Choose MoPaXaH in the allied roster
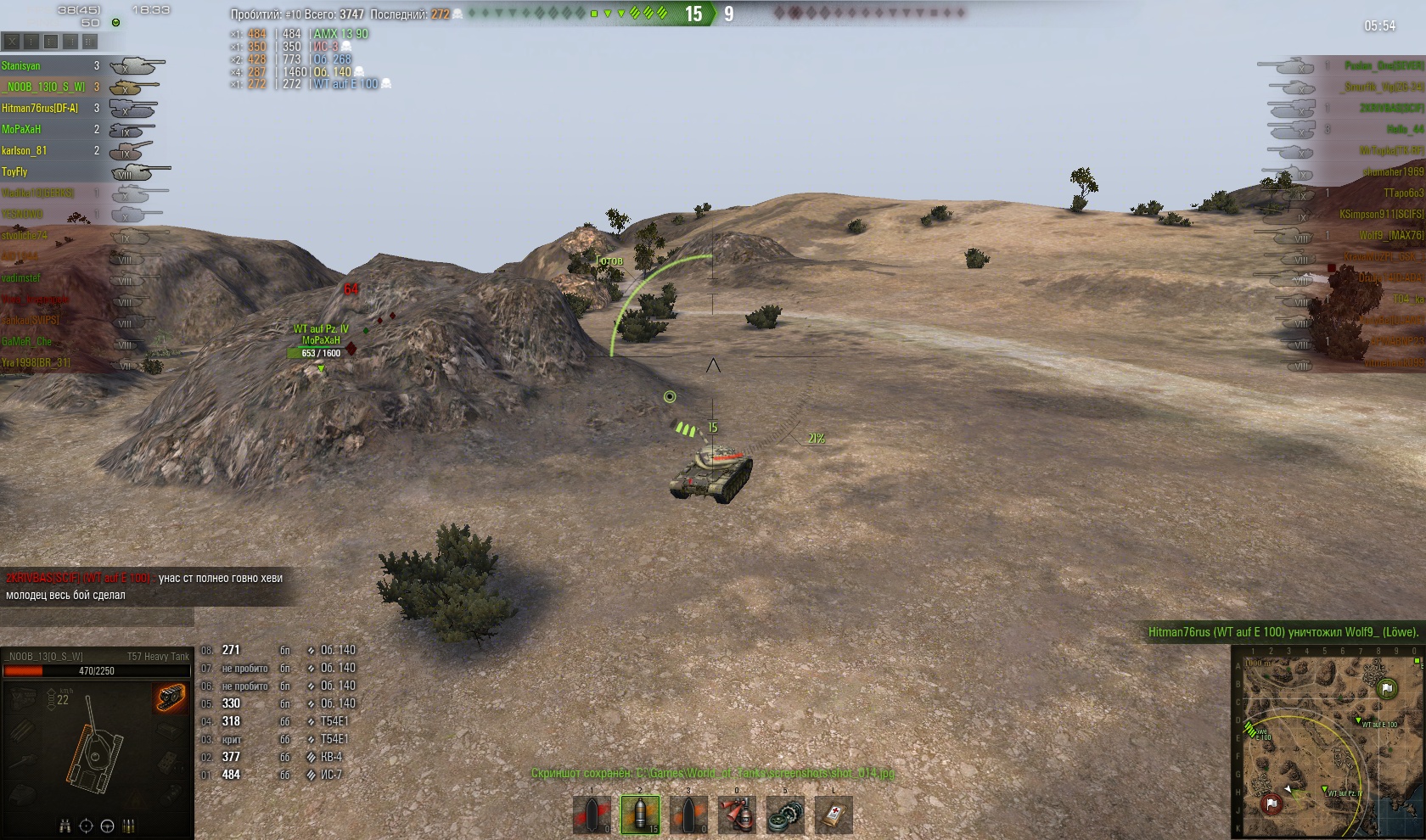The height and width of the screenshot is (840, 1426). pyautogui.click(x=21, y=130)
